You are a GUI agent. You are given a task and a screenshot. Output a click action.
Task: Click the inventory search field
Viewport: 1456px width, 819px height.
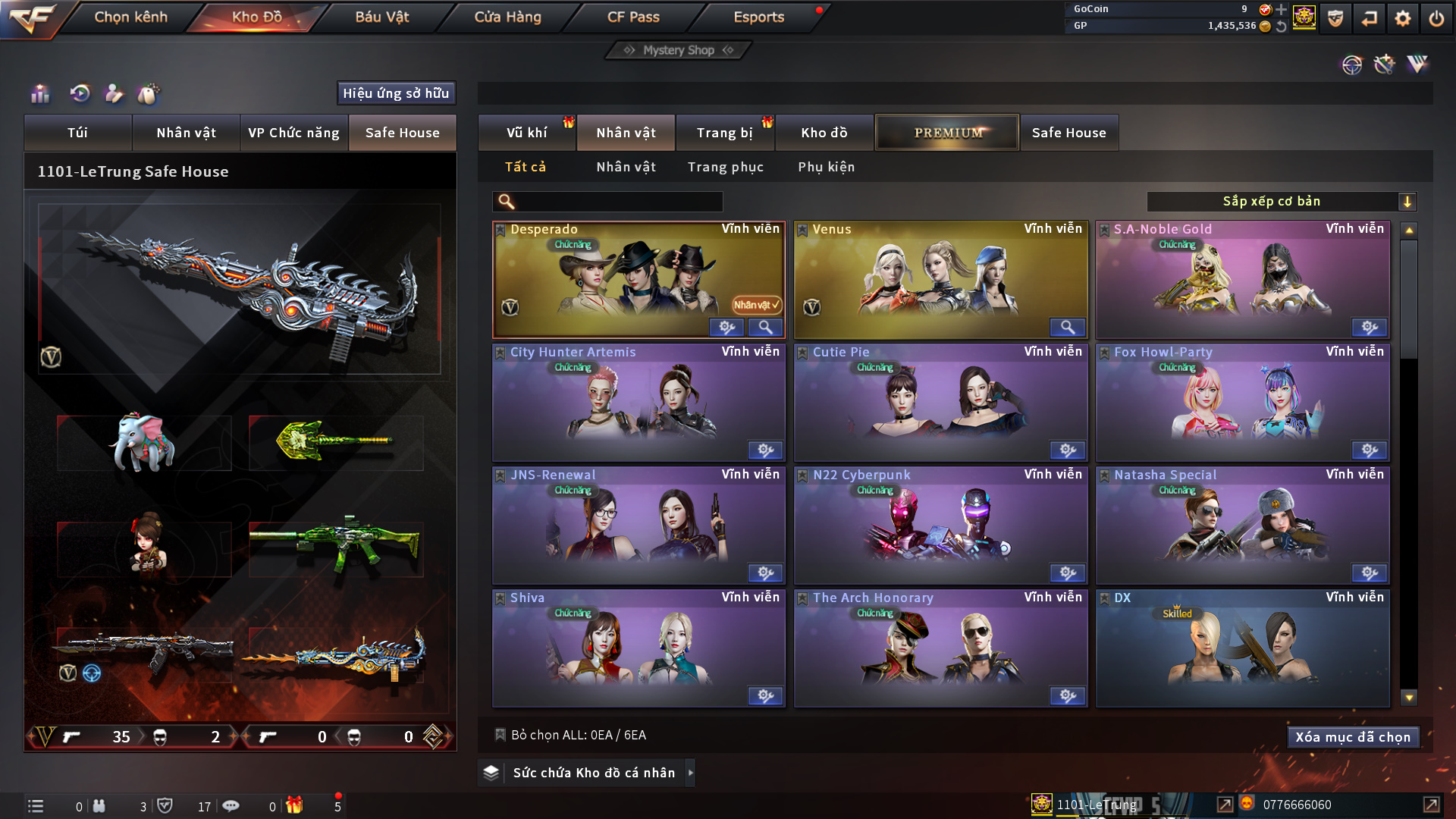[x=618, y=202]
